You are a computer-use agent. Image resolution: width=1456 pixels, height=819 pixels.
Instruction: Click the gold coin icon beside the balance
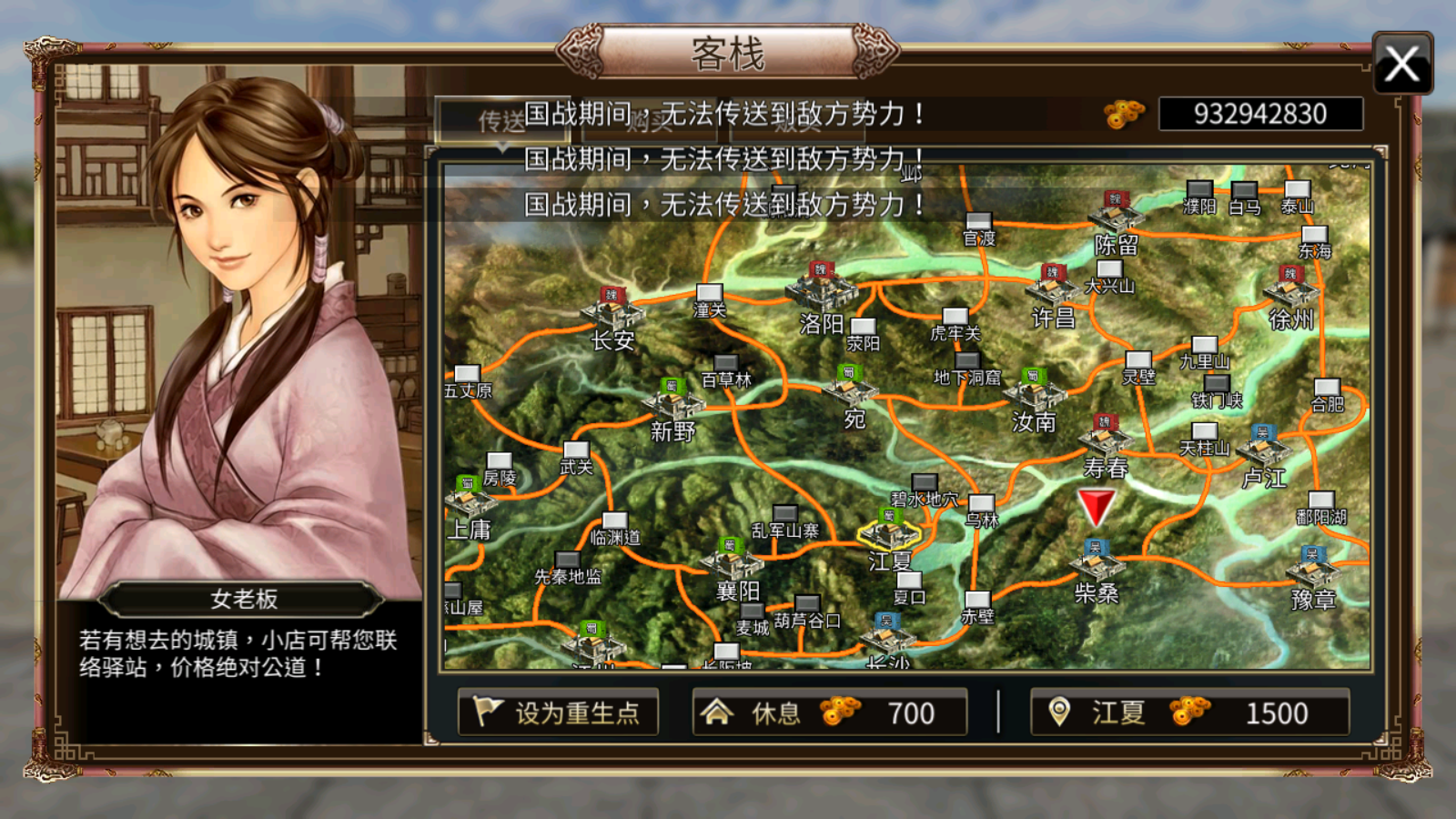(x=1126, y=115)
